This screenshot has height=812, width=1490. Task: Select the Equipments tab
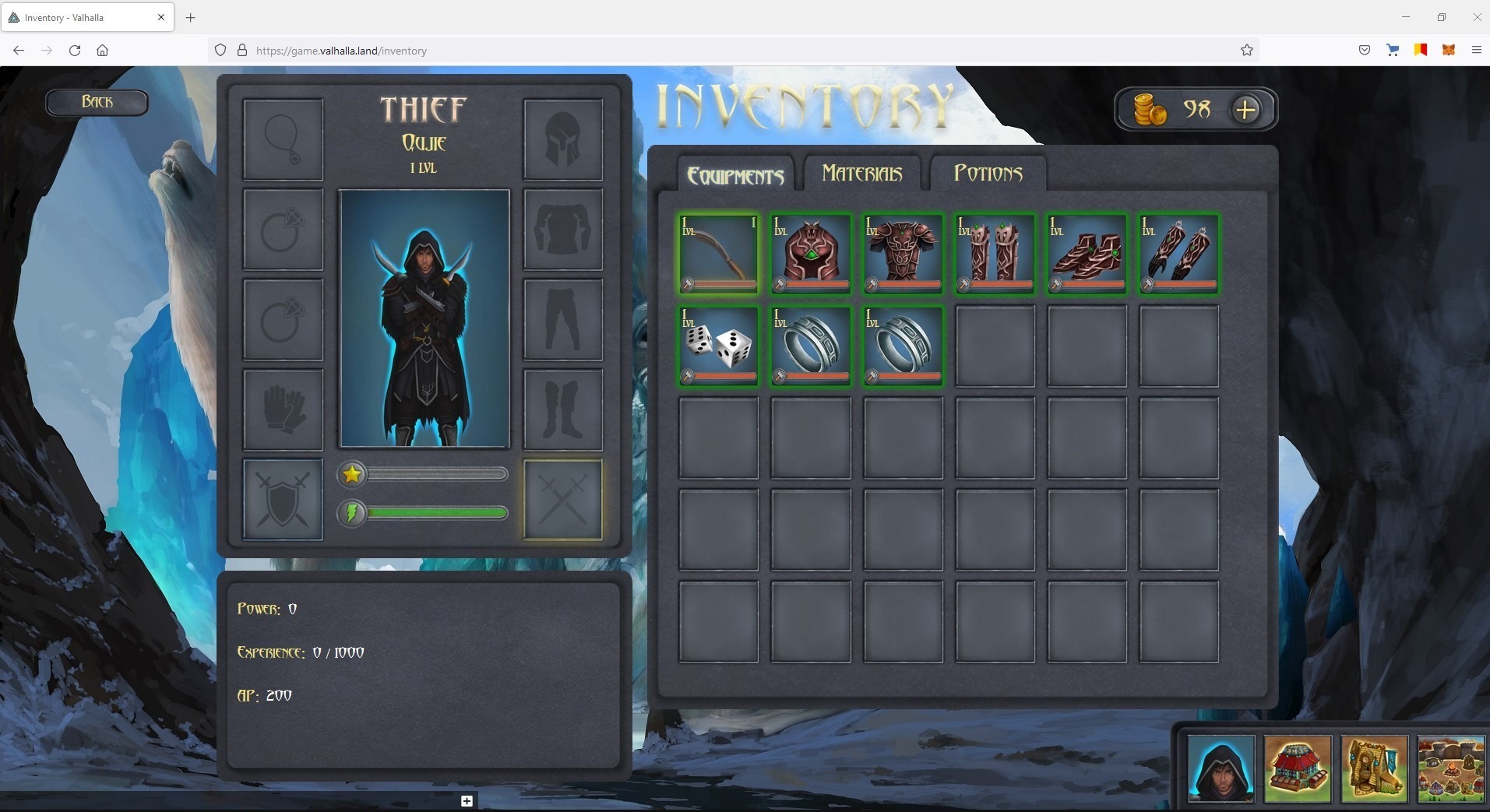735,175
